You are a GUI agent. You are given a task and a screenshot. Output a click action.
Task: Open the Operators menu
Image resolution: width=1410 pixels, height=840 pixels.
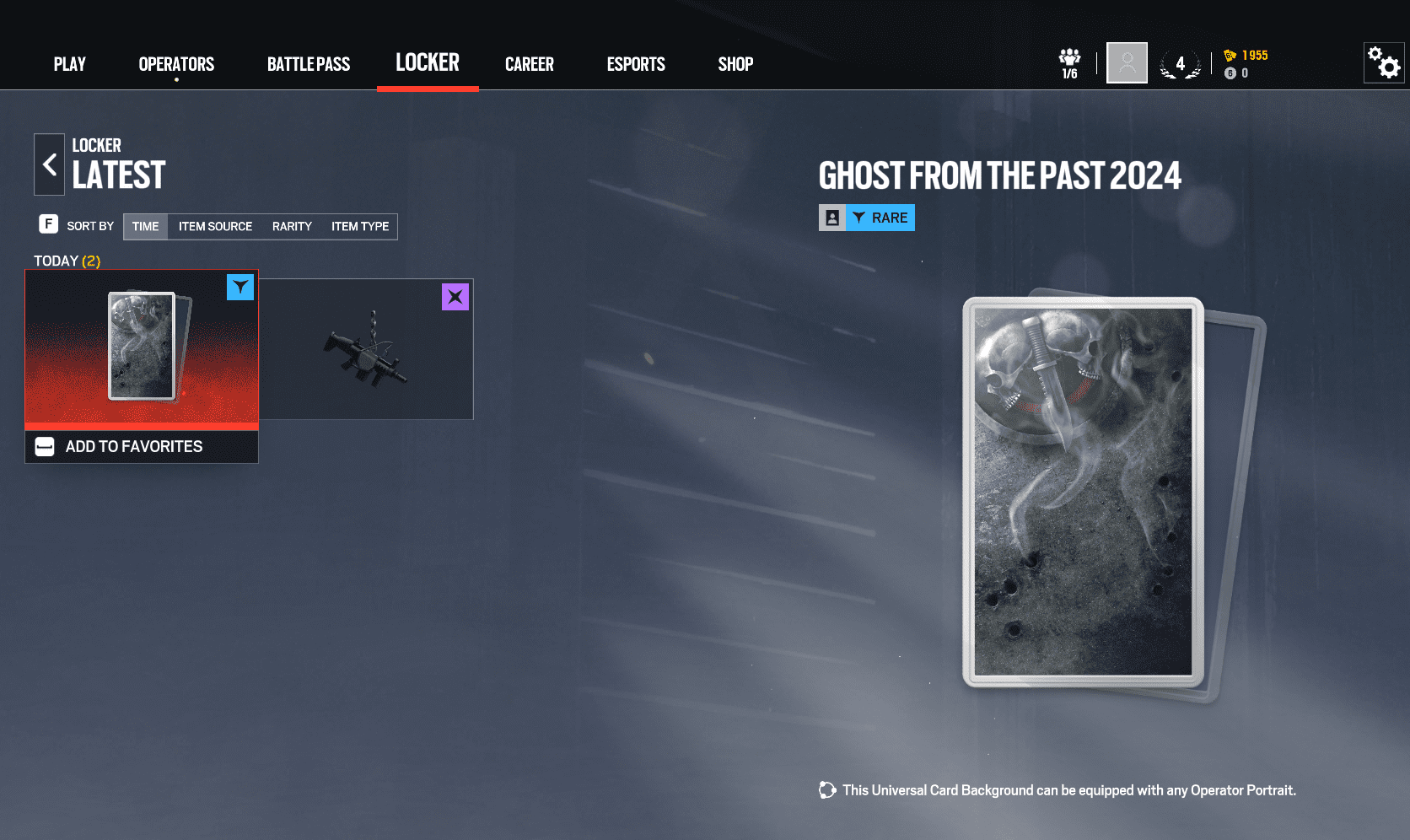point(175,63)
